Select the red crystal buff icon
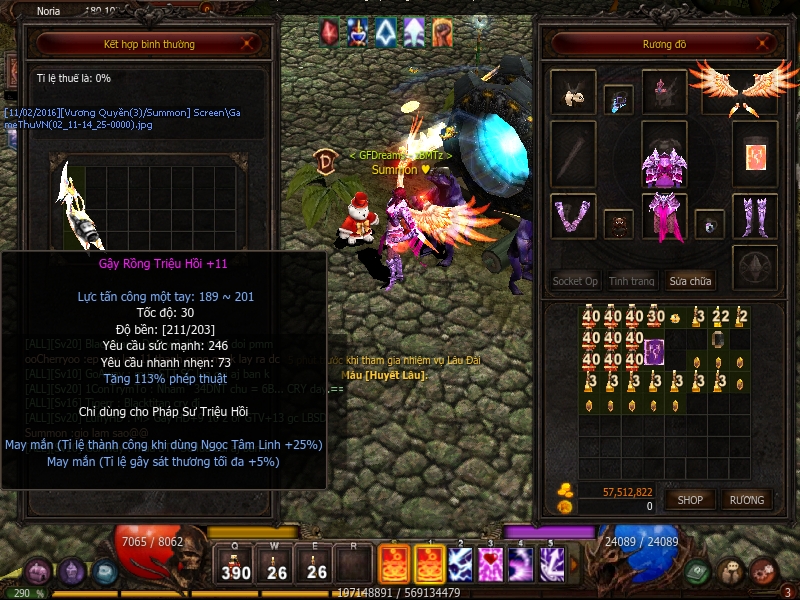800x600 pixels. click(329, 32)
